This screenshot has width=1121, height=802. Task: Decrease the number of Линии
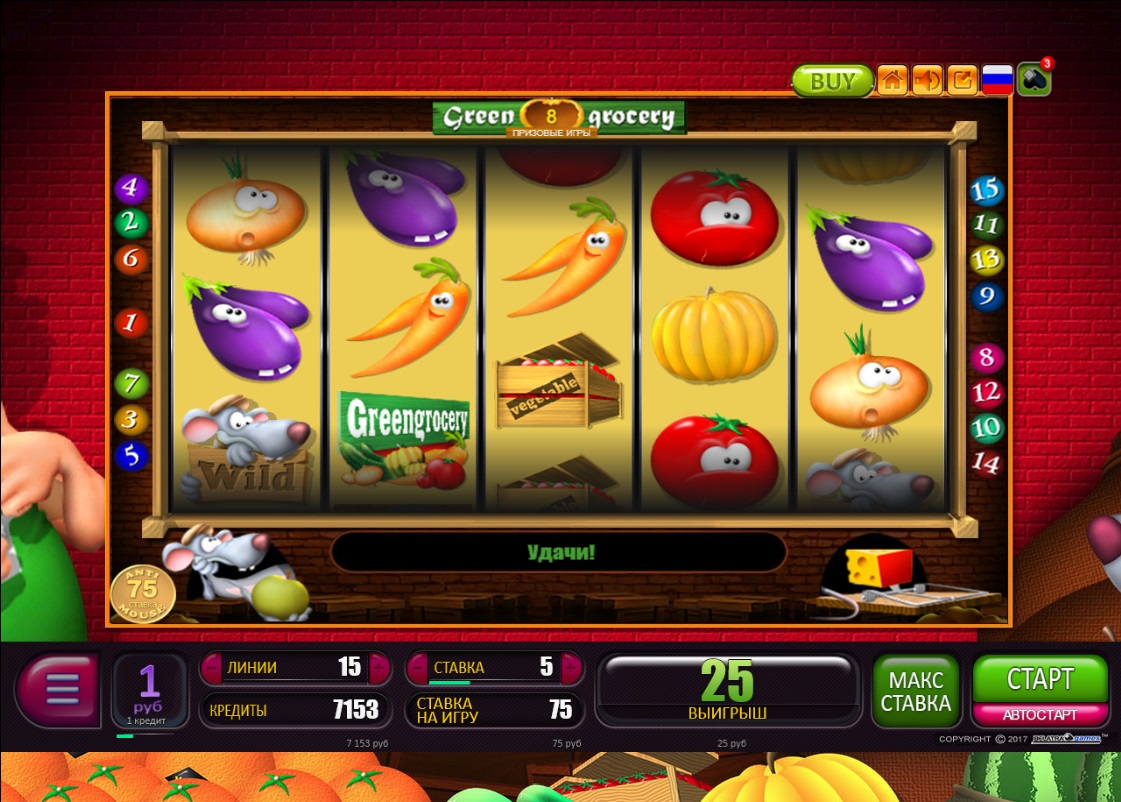[x=212, y=667]
